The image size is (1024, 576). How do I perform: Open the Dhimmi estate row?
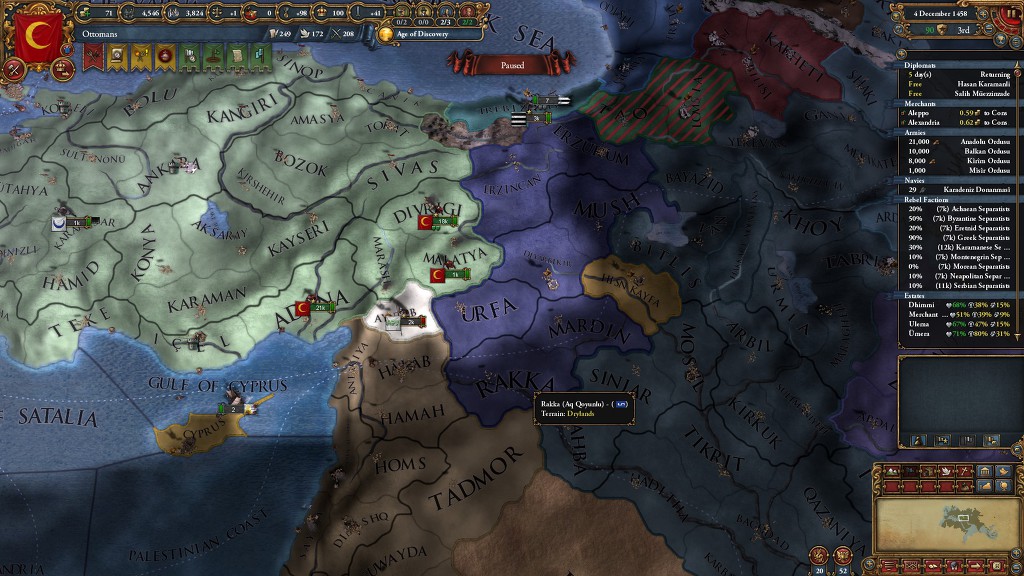(958, 304)
